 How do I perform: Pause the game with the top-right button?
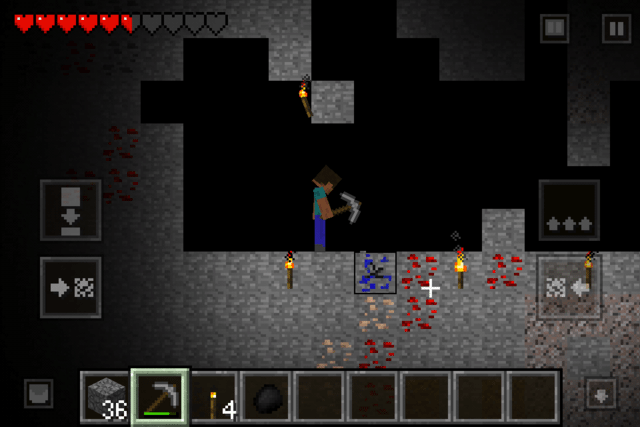[615, 29]
